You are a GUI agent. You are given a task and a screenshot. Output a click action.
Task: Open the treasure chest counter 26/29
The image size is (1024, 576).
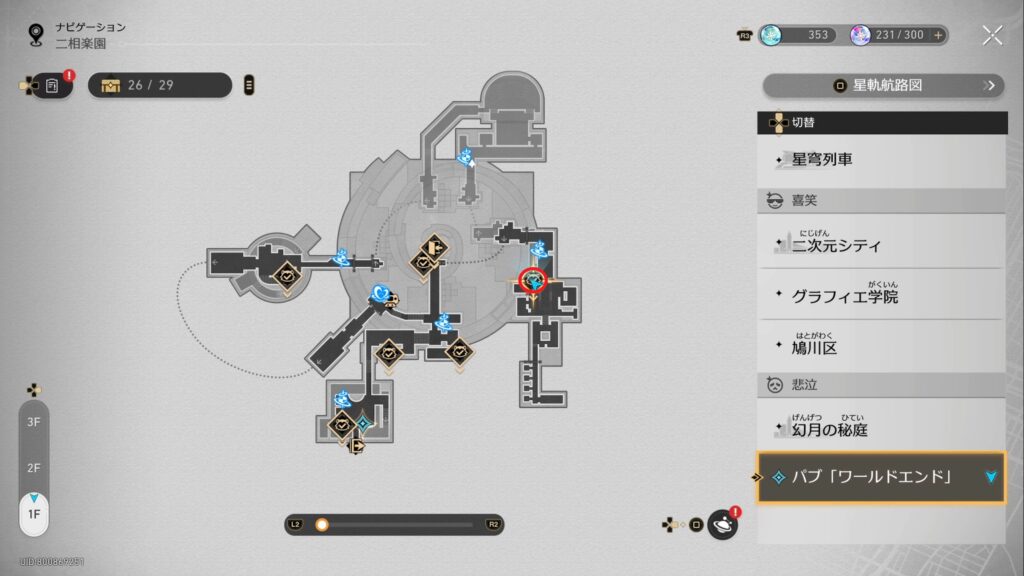tap(160, 85)
